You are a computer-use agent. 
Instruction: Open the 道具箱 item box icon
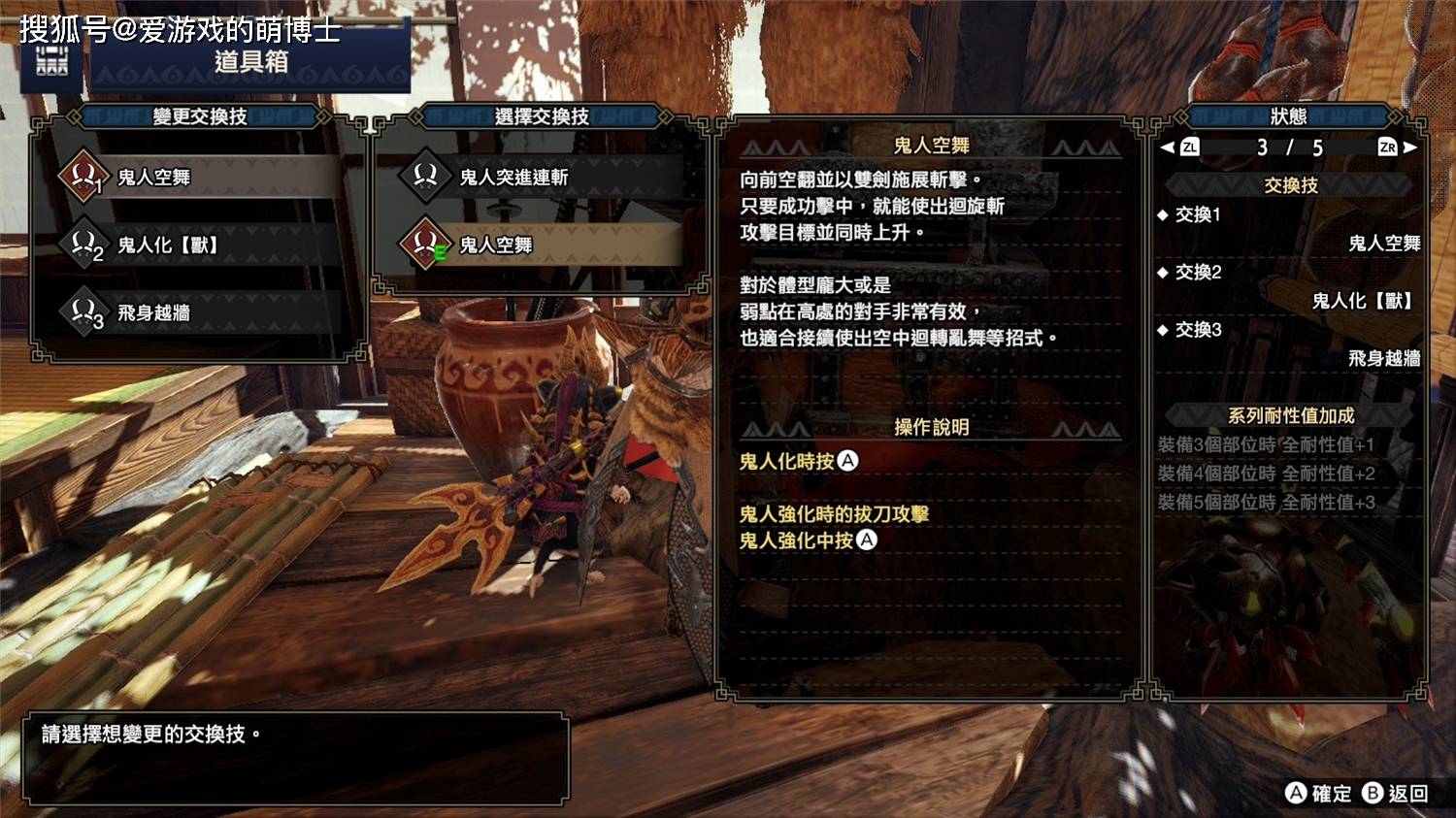[52, 61]
